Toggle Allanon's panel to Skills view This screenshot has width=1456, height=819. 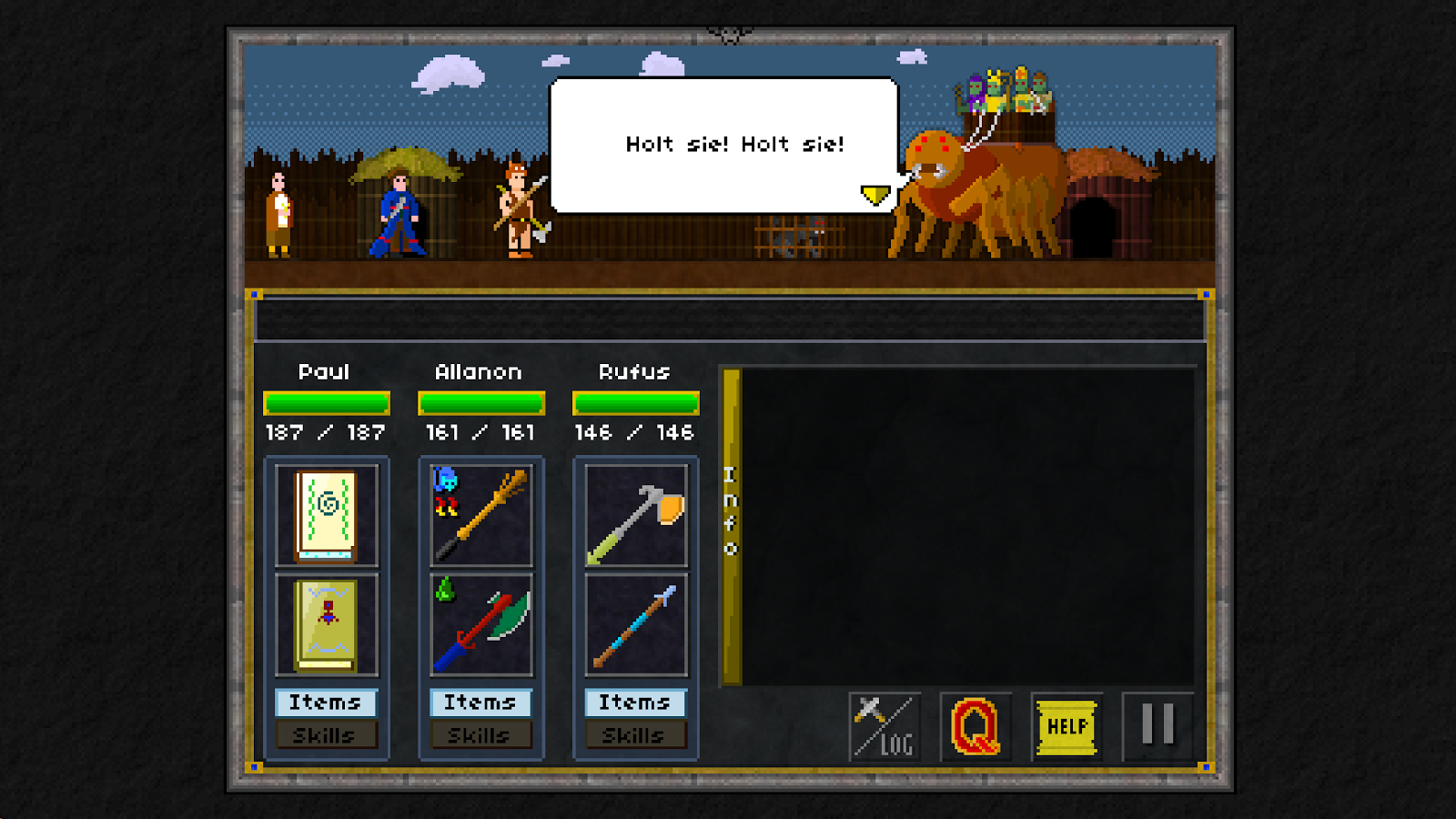(x=480, y=735)
